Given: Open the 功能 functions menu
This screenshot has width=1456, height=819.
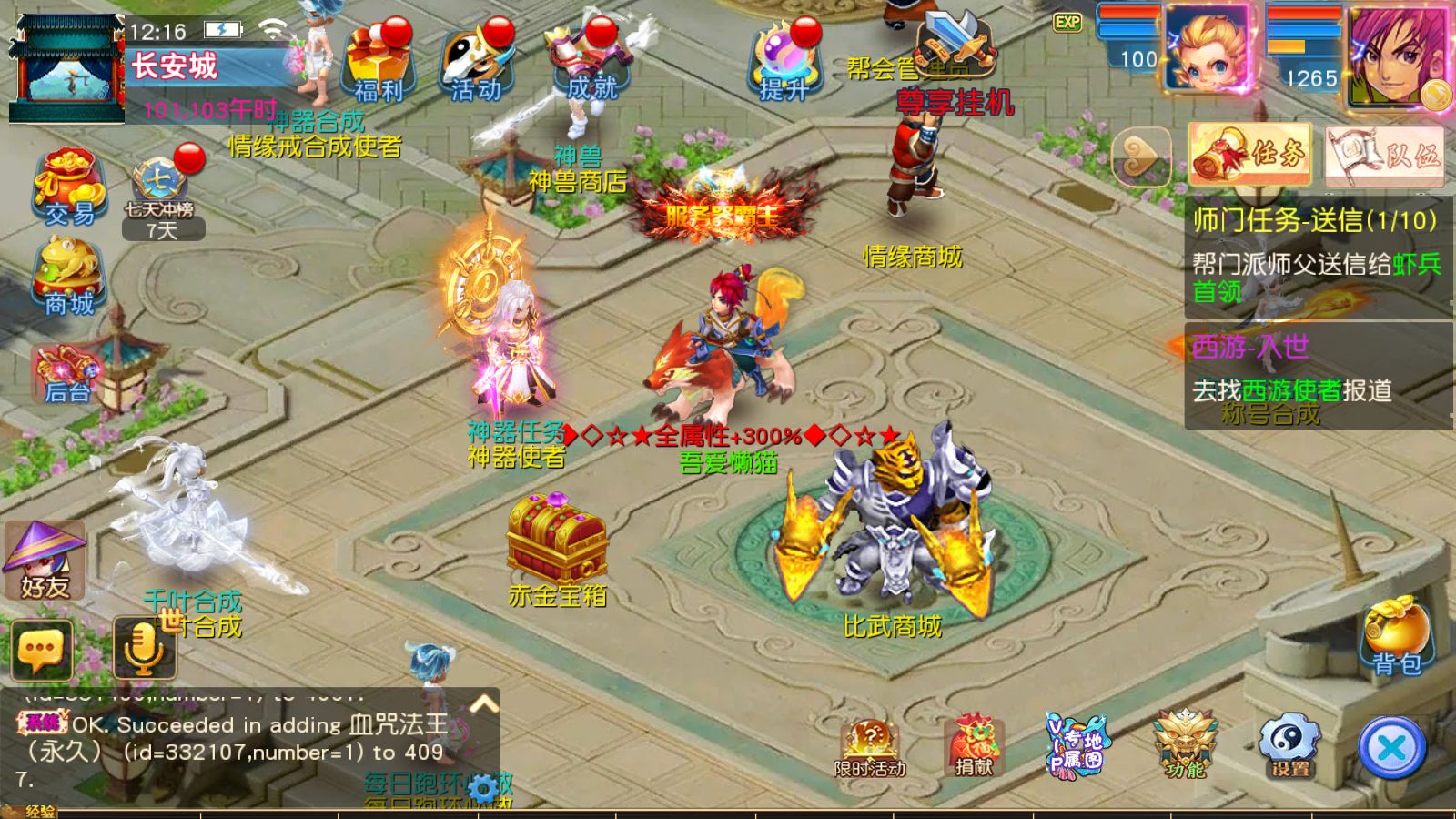Looking at the screenshot, I should 1186,744.
